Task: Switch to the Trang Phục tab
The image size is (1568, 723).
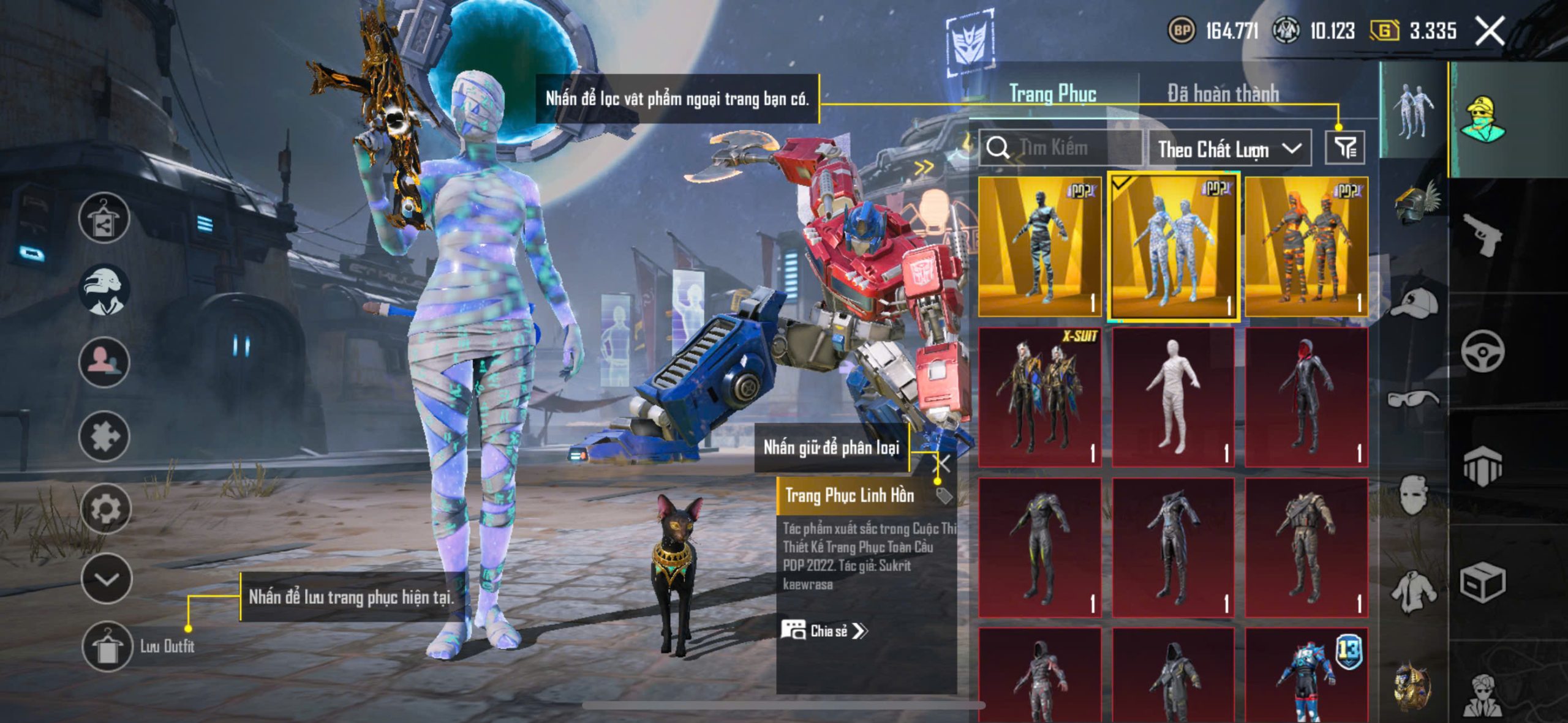Action: click(1052, 94)
